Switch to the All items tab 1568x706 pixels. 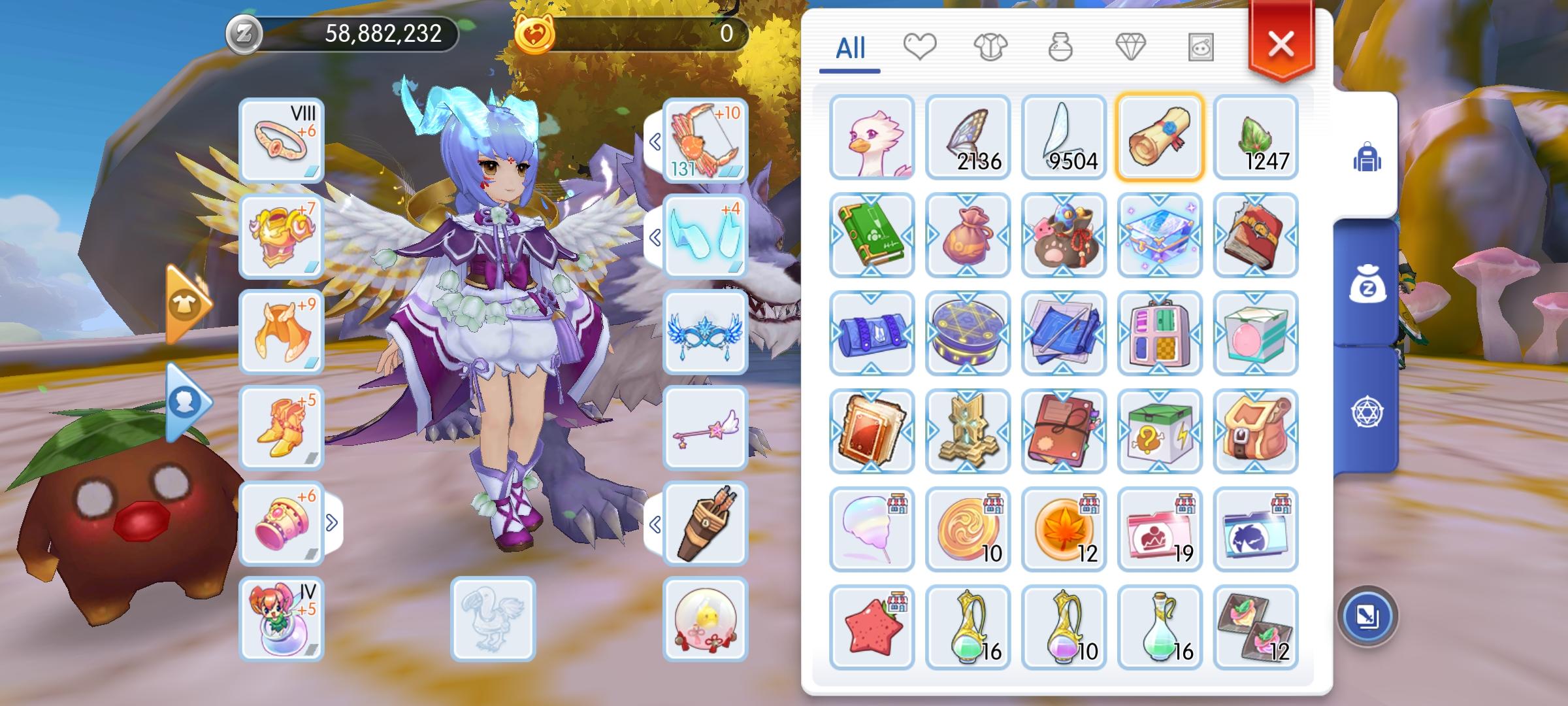point(851,47)
